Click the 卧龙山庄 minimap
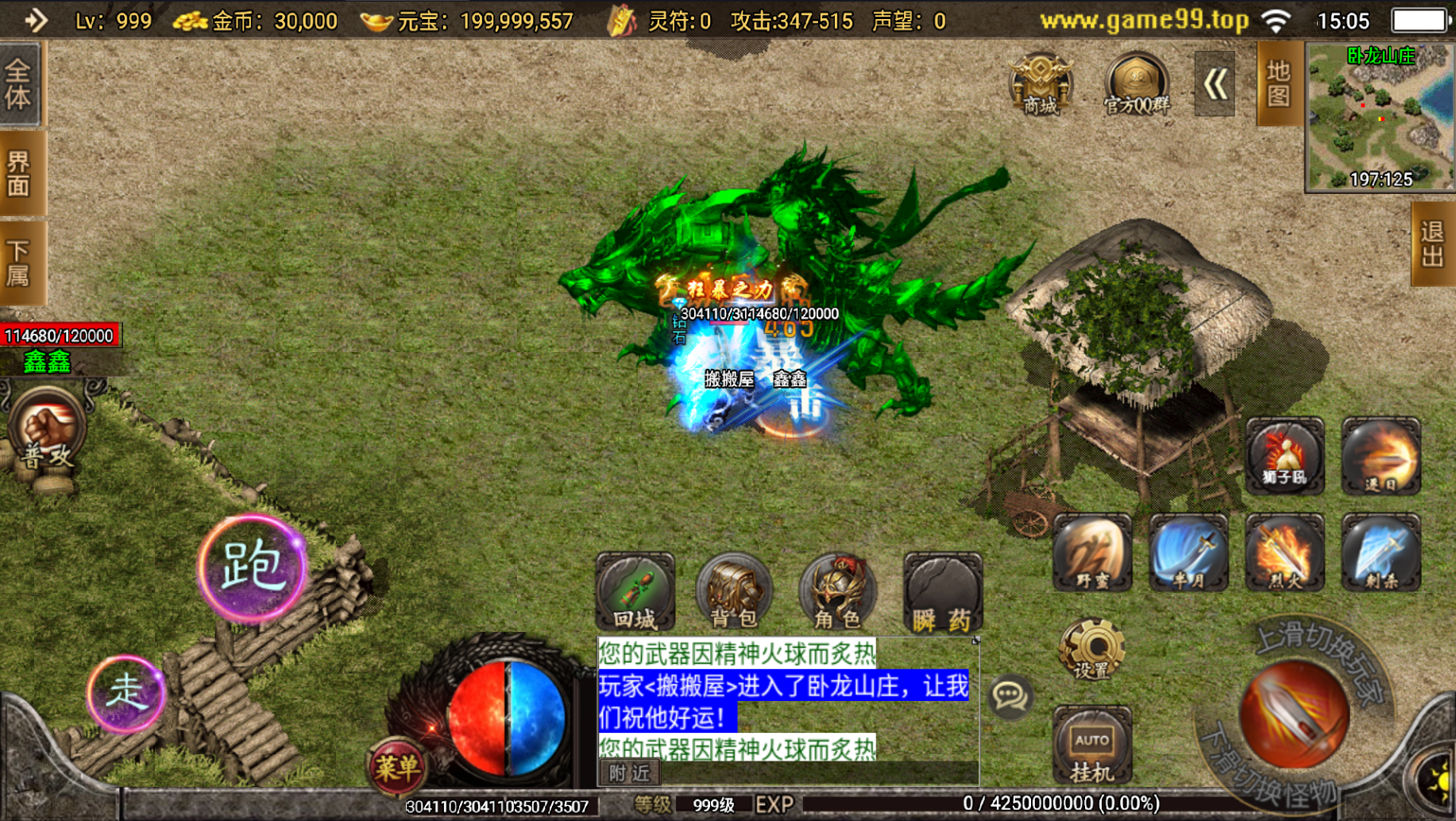 point(1381,117)
